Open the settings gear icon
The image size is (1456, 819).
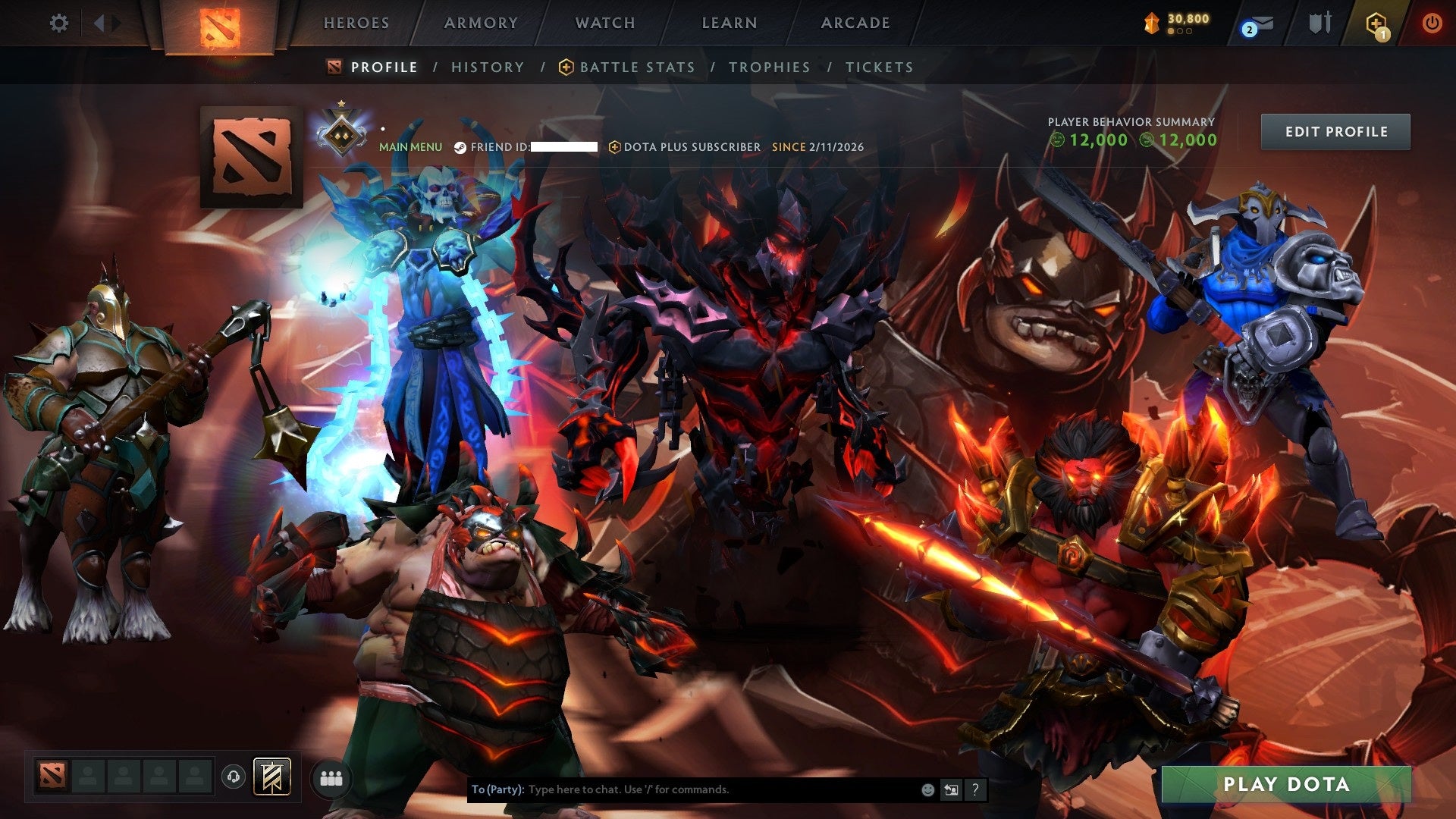(x=59, y=23)
